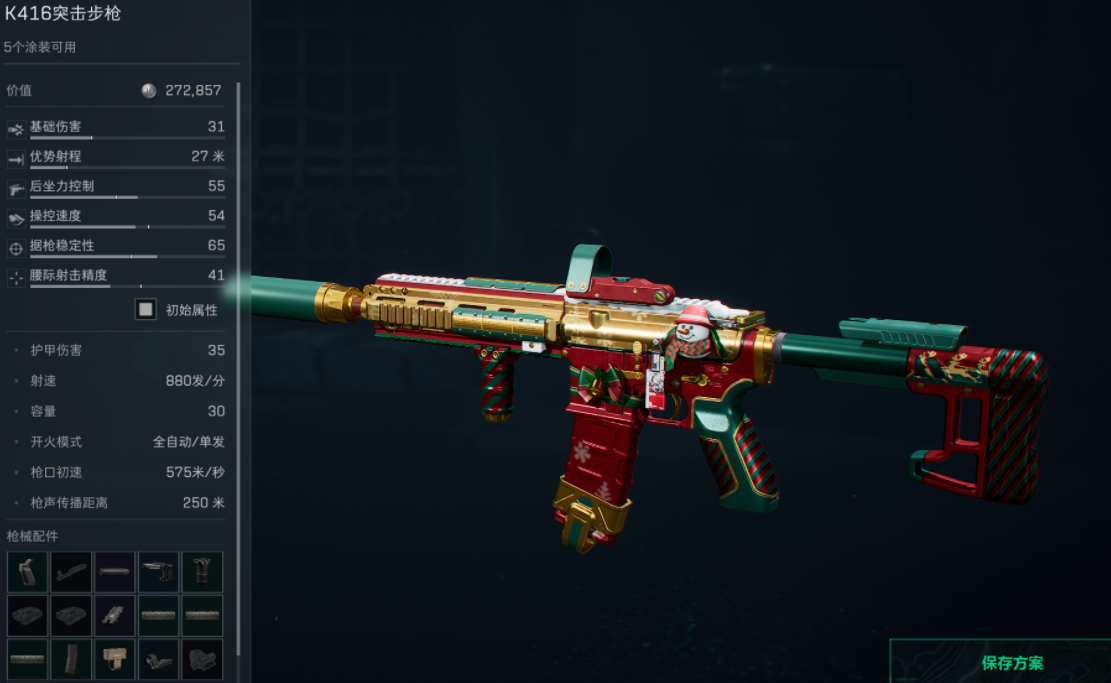This screenshot has width=1111, height=683.
Task: Toggle the 初始属性 checkbox
Action: pos(146,310)
